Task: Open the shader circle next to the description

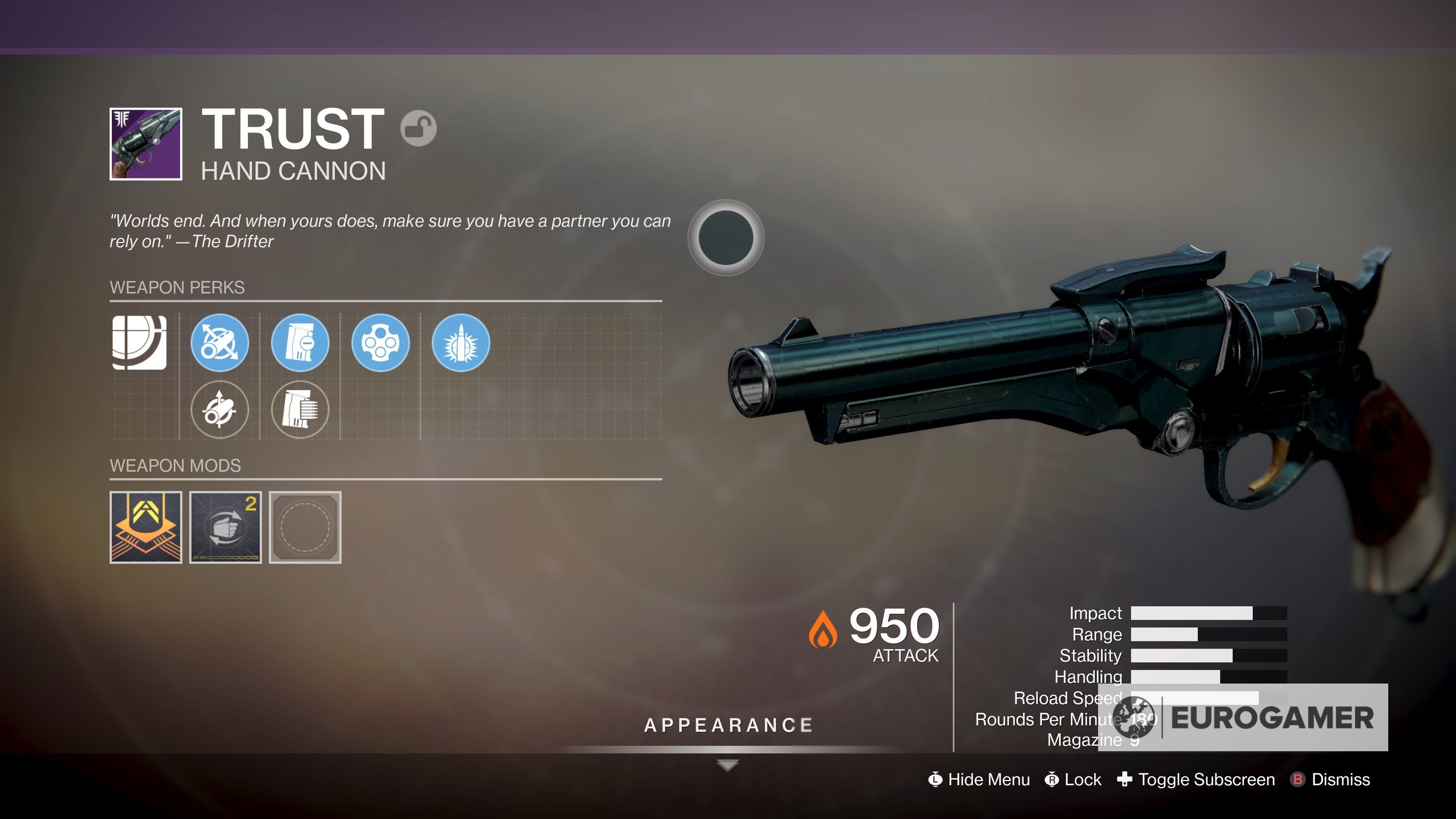Action: (725, 238)
